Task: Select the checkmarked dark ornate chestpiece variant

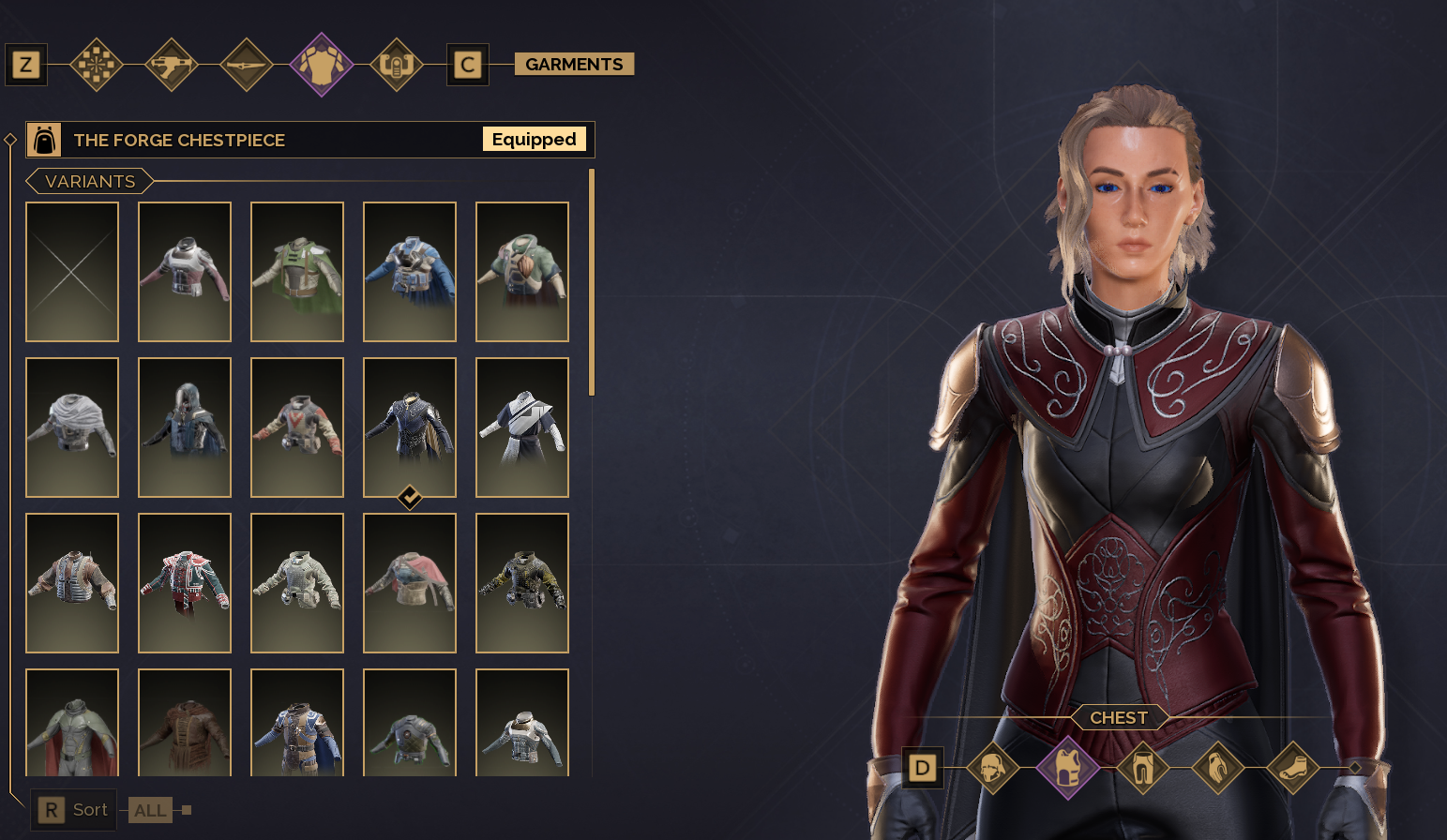Action: pyautogui.click(x=410, y=427)
